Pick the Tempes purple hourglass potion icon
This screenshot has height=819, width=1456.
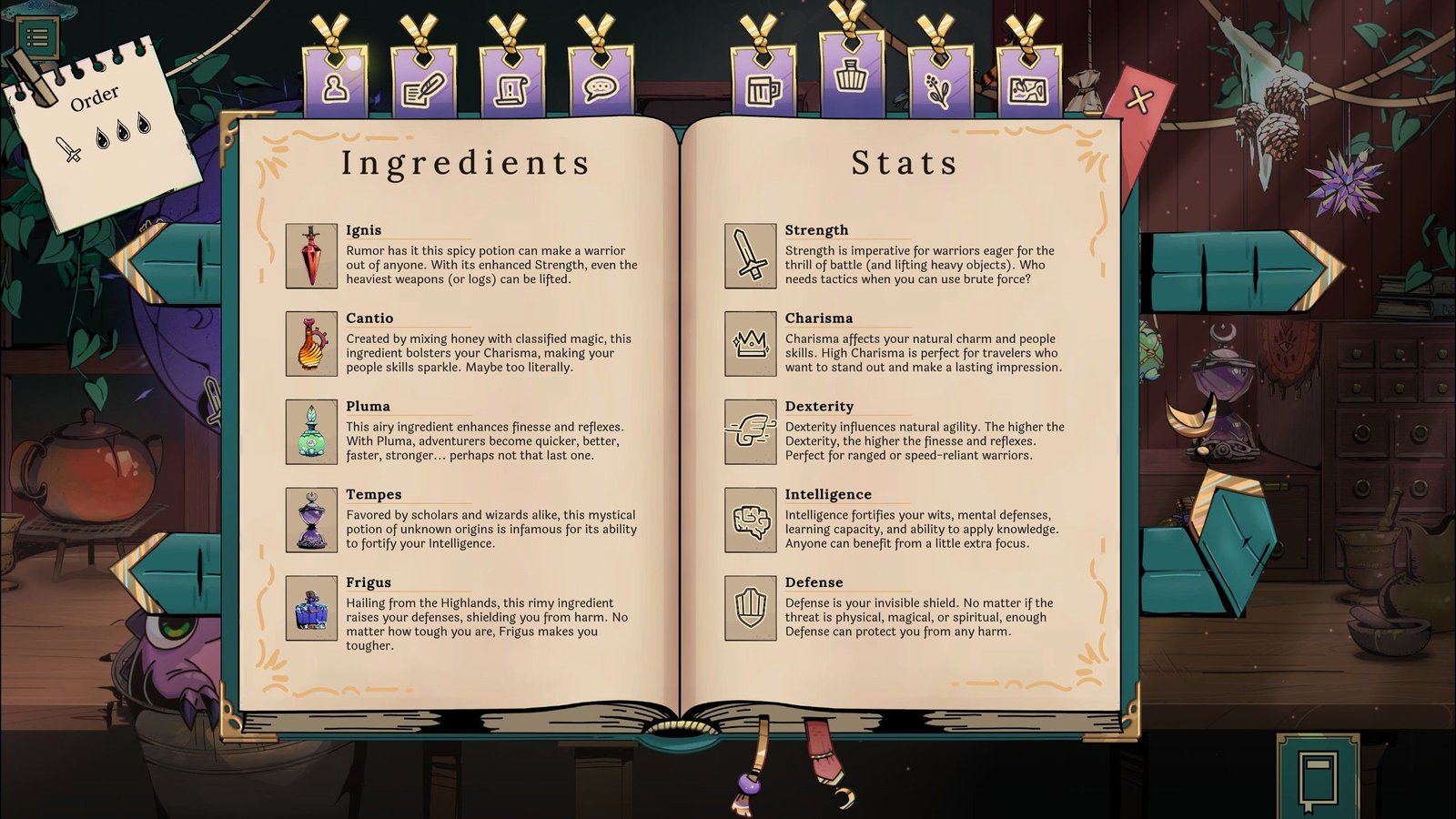(x=311, y=521)
